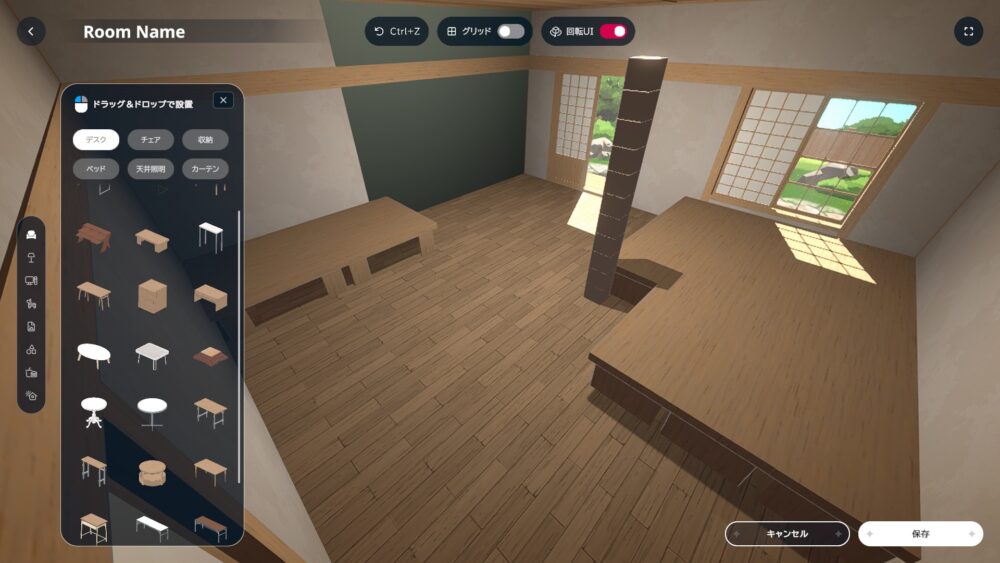1000x563 pixels.
Task: Go back with the top-left arrow button
Action: (31, 32)
